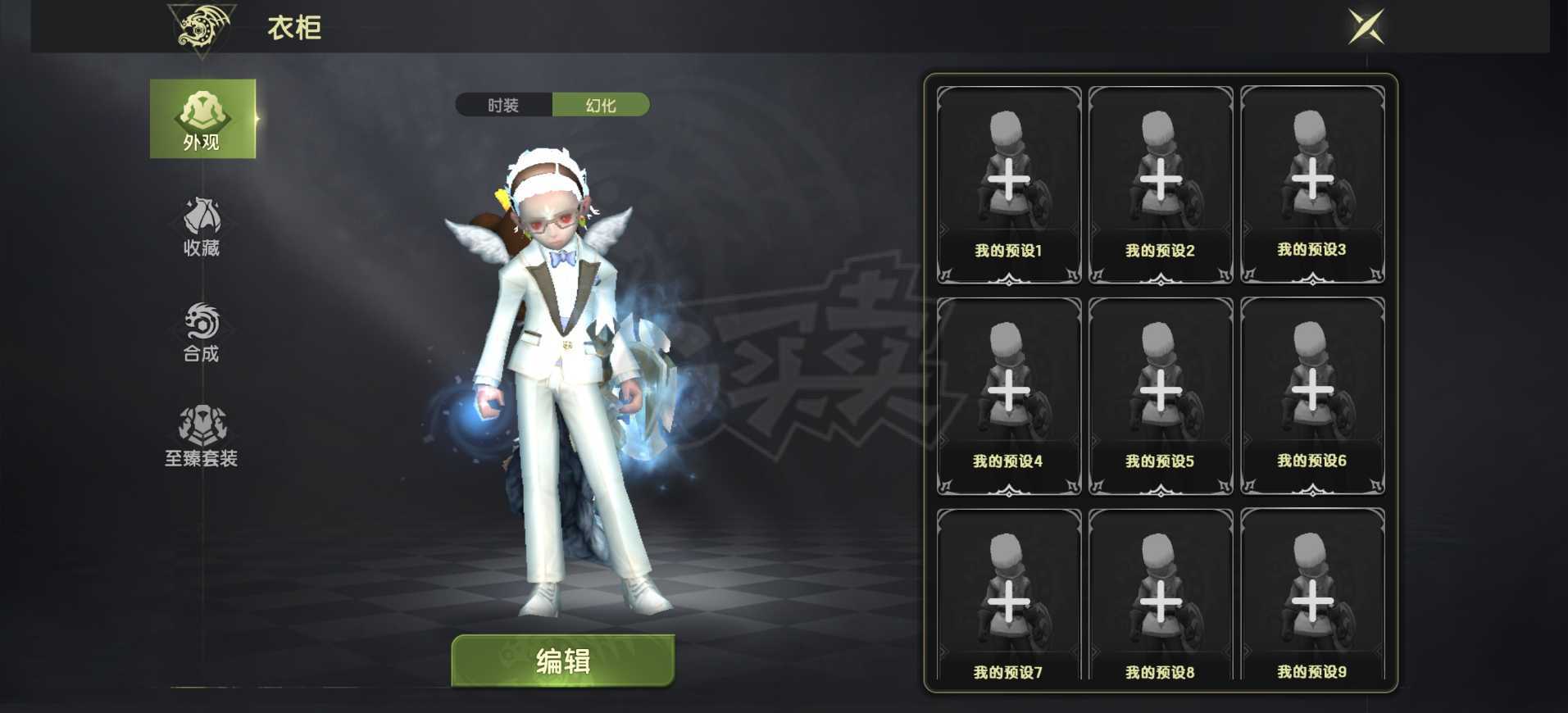
Task: Switch to the 幻化 transmog tab
Action: tap(602, 105)
